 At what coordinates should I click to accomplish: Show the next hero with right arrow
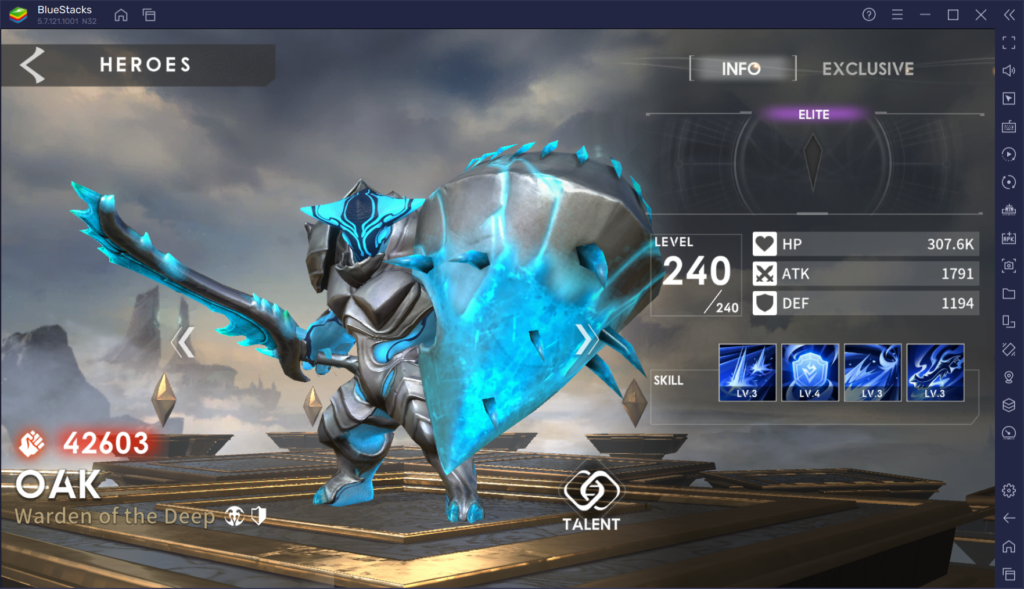pyautogui.click(x=586, y=342)
